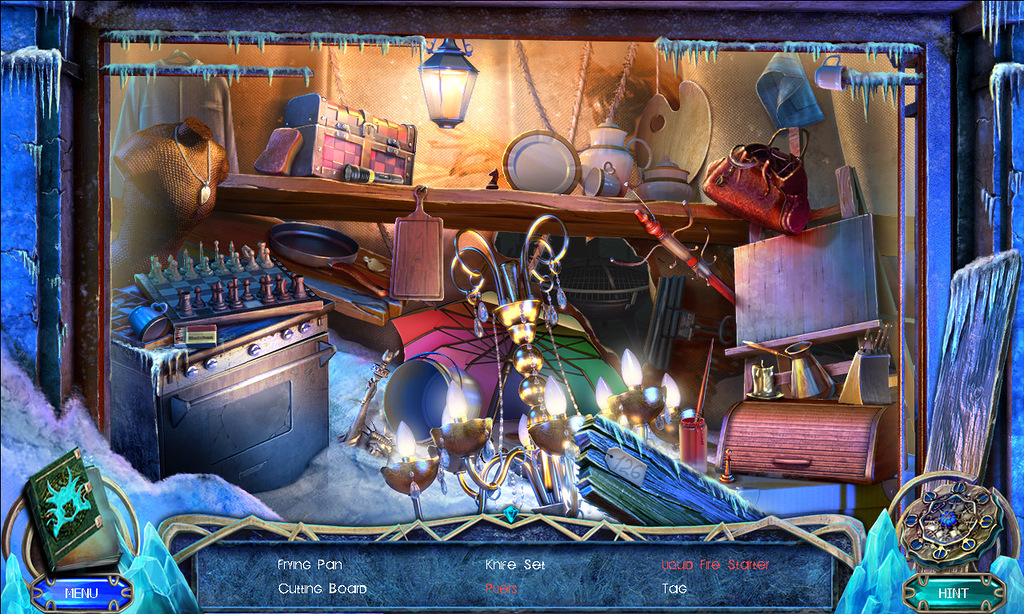
Task: Choose 'Tag' in the object list
Action: pos(674,589)
